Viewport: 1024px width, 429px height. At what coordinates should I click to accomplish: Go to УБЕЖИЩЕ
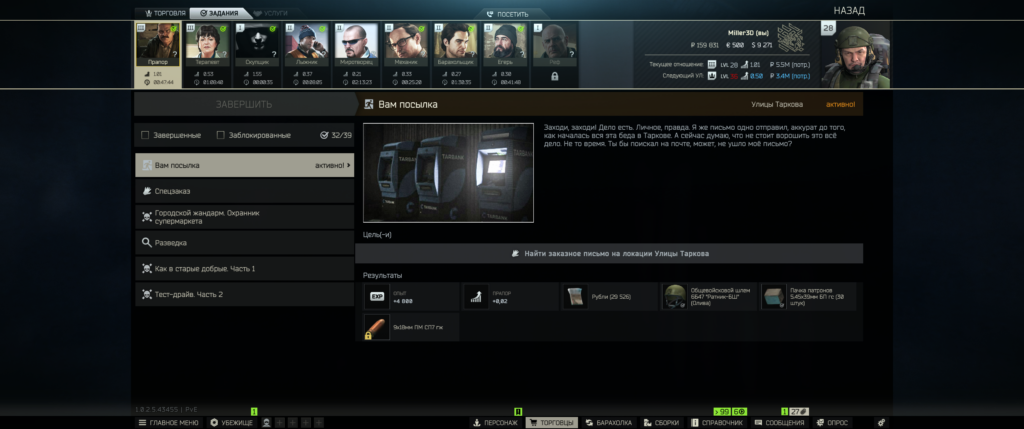point(232,423)
